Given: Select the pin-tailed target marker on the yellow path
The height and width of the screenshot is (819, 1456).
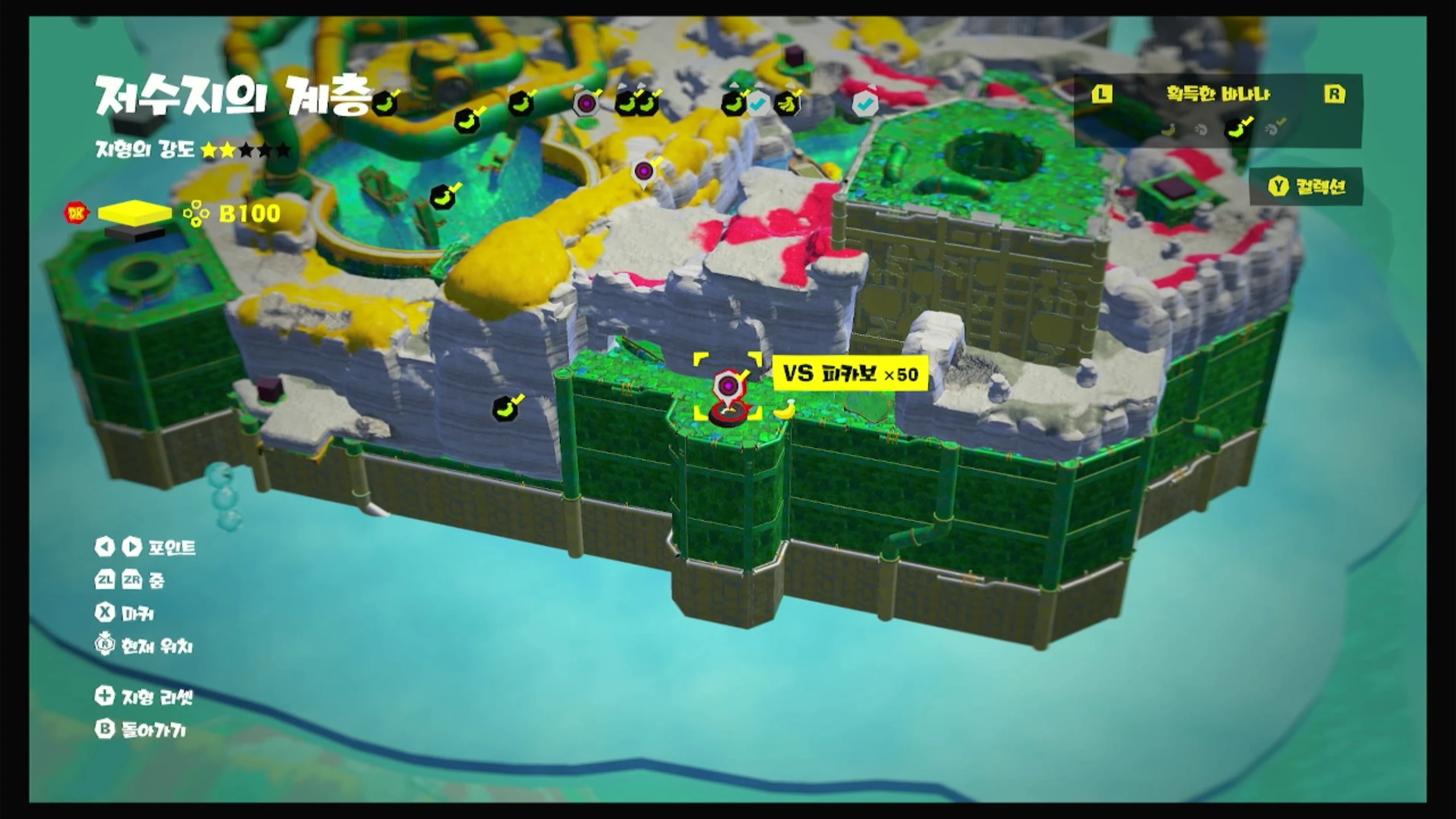Looking at the screenshot, I should [643, 171].
